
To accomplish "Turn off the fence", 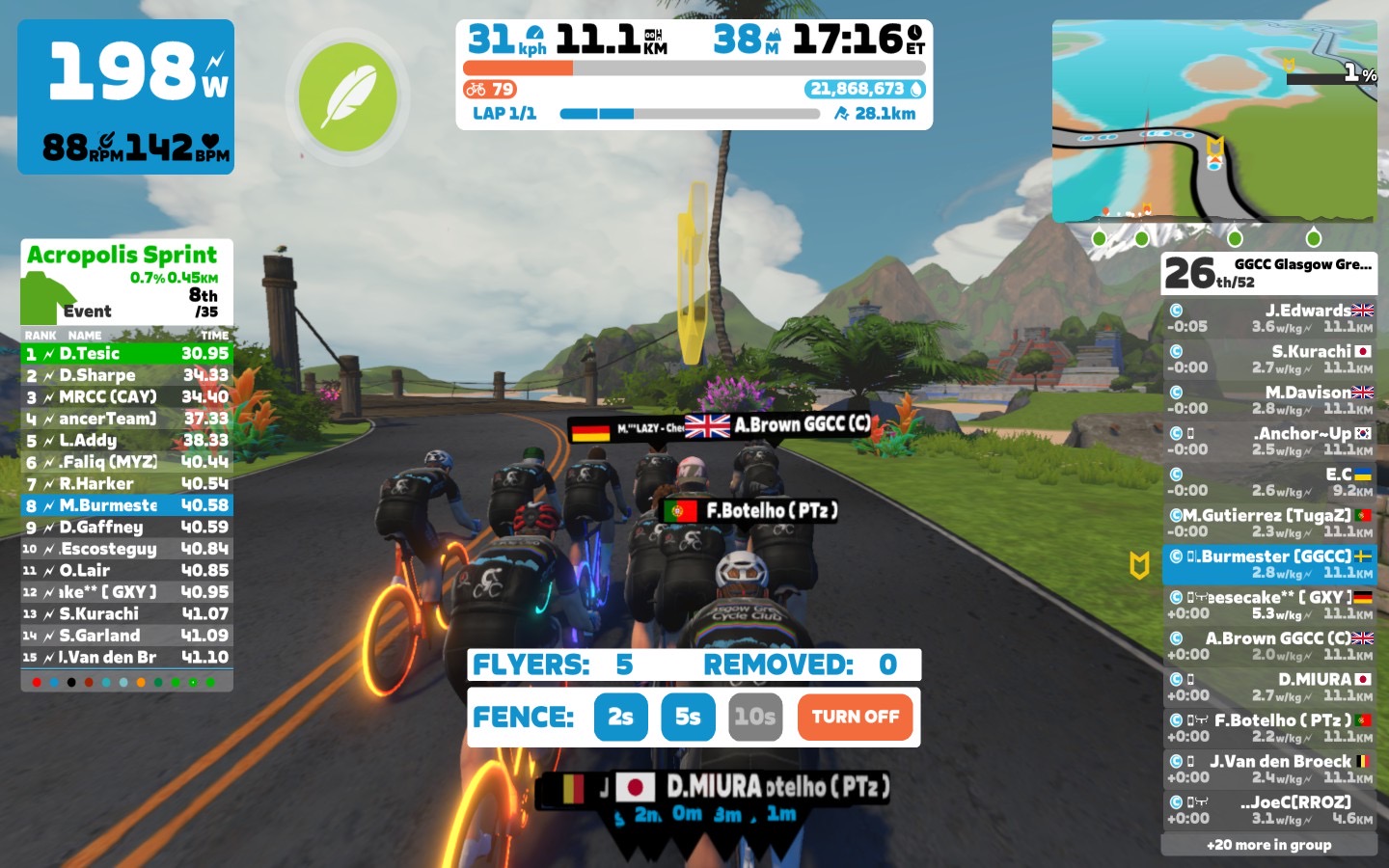I will (855, 717).
